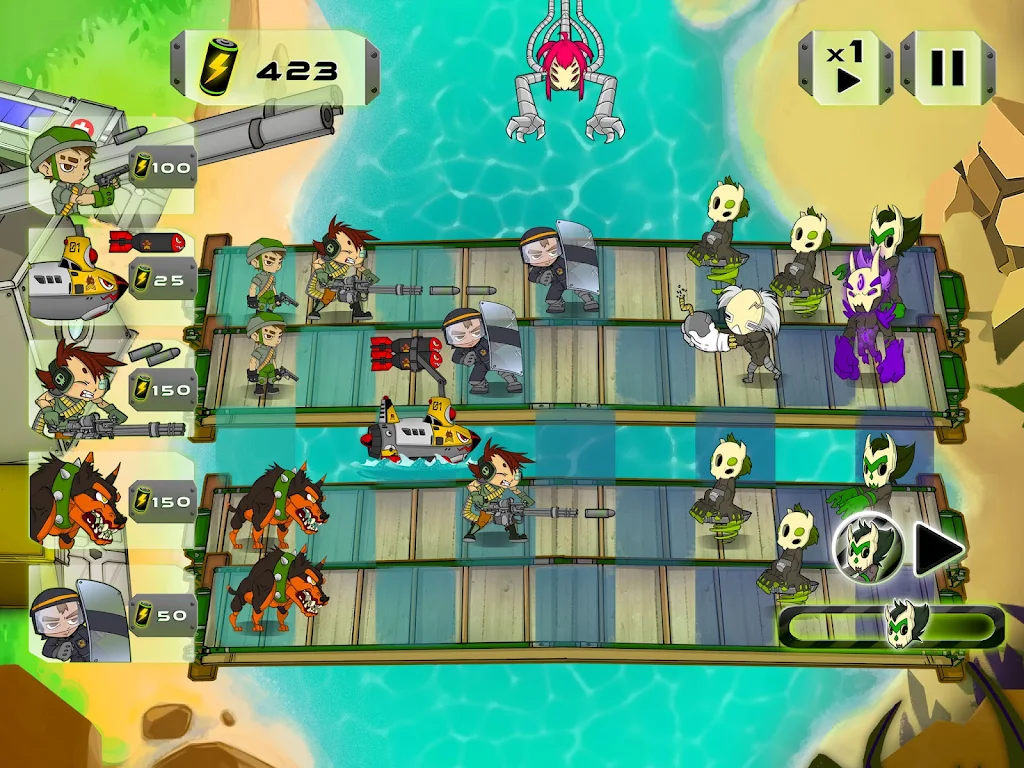Choose the yellow submarine unit card costing 25
Screen dimensions: 1024x768
coord(110,278)
